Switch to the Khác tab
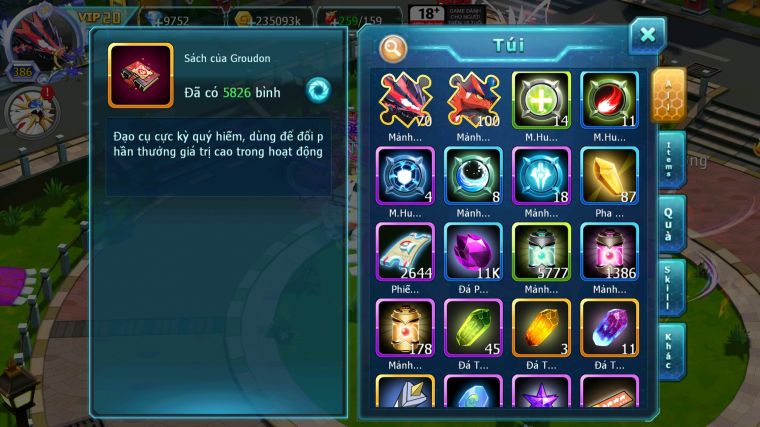760x427 pixels. [671, 350]
